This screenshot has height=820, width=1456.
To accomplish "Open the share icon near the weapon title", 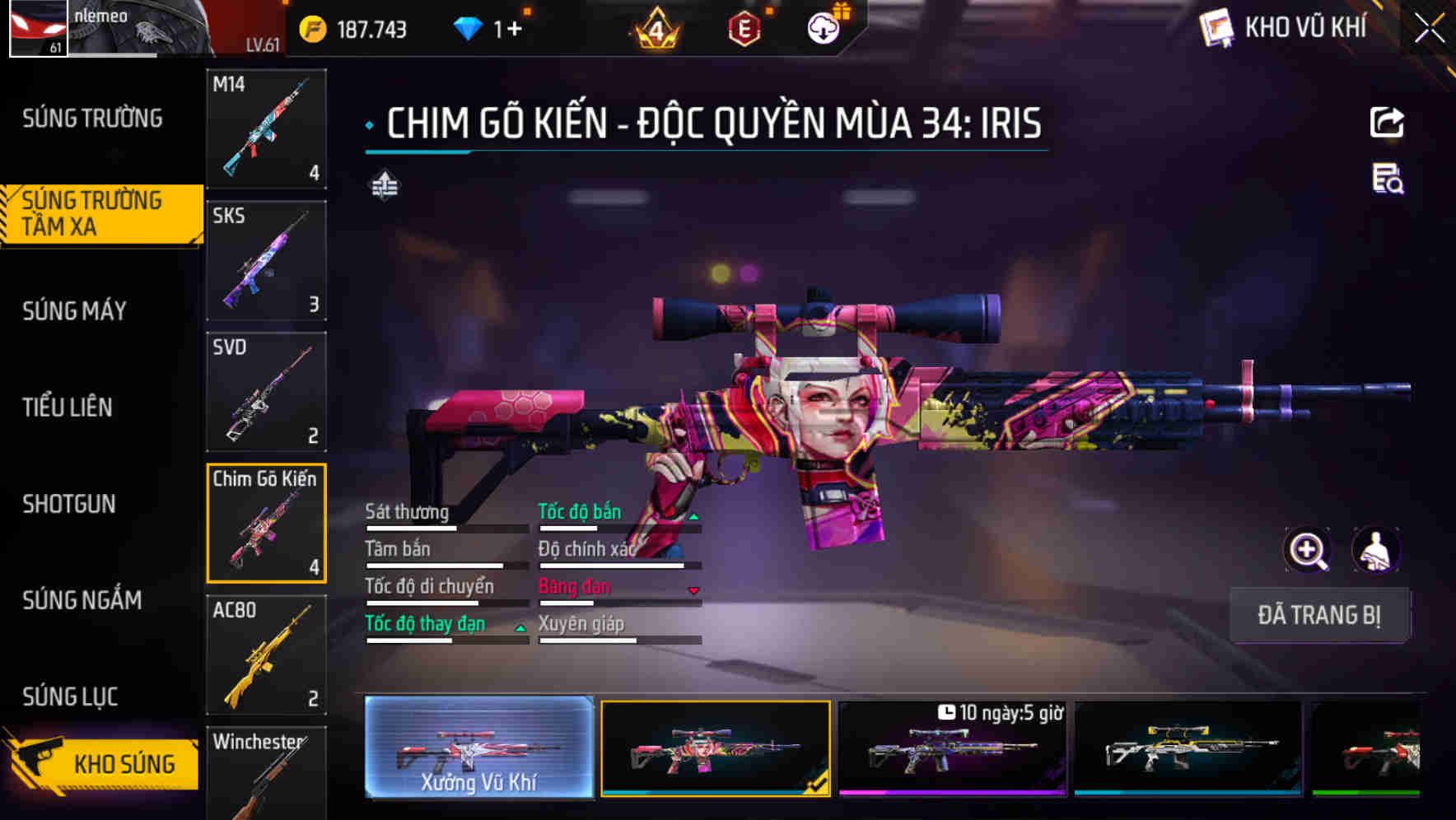I will [1387, 122].
